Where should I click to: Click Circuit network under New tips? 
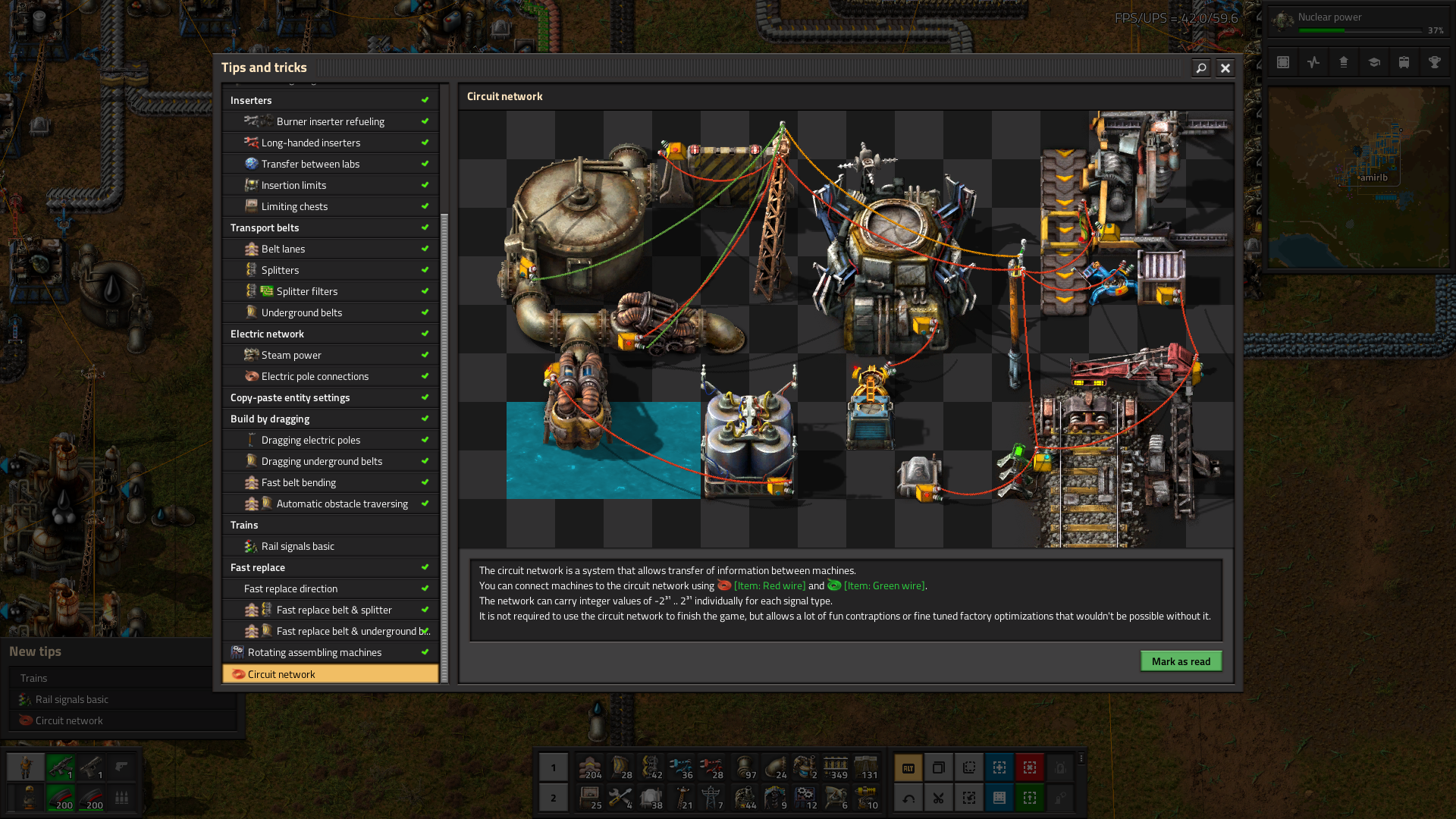(69, 720)
